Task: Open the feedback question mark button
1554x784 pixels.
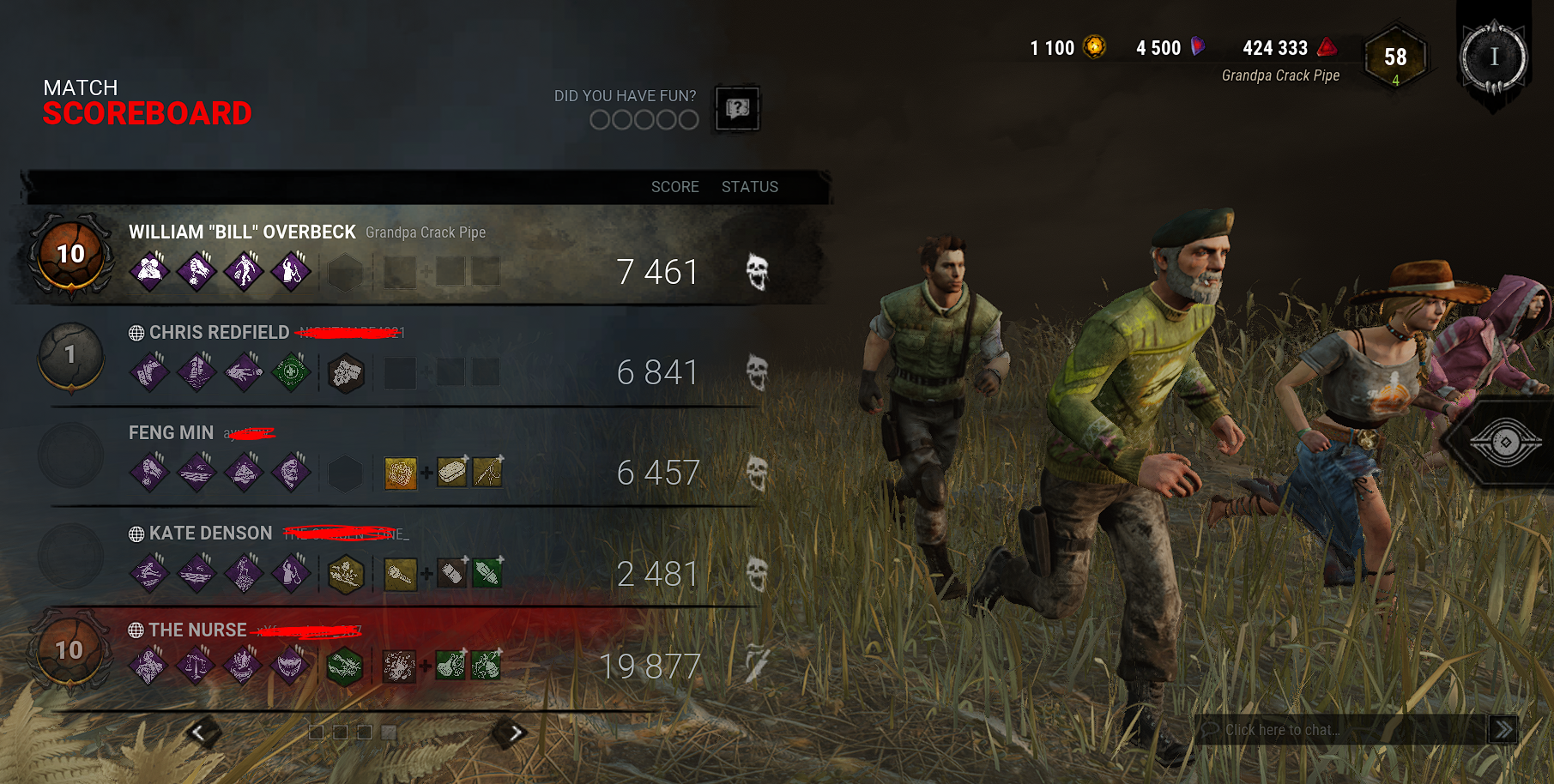Action: coord(736,109)
